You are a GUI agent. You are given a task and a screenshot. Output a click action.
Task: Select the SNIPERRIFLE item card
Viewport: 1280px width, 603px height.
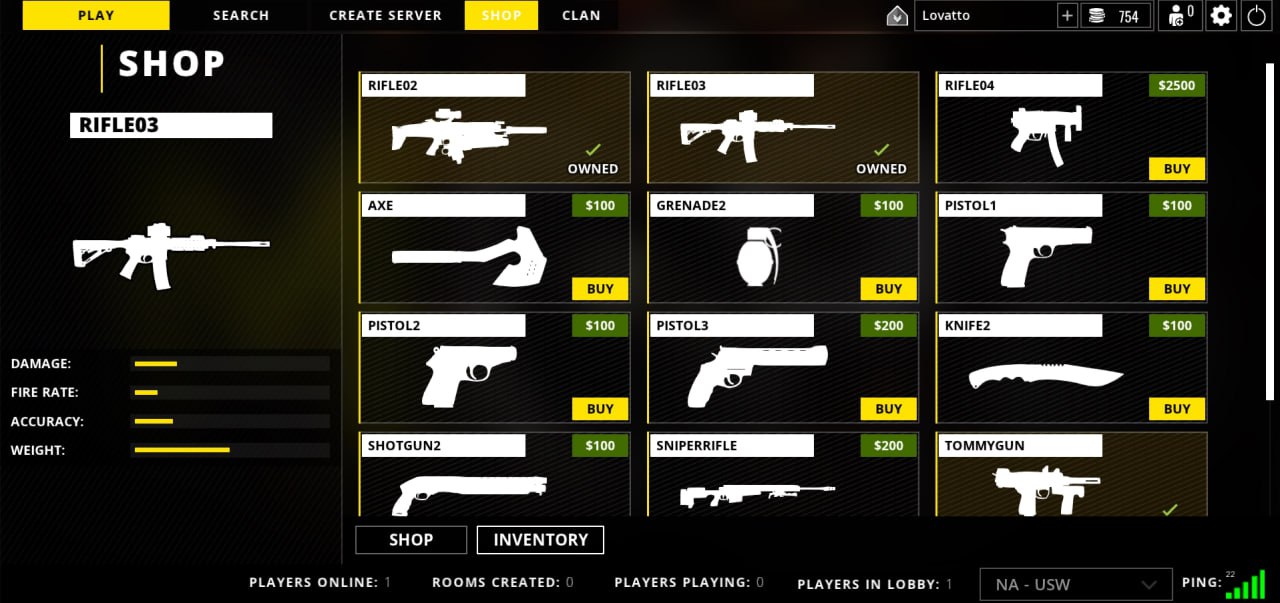click(782, 480)
